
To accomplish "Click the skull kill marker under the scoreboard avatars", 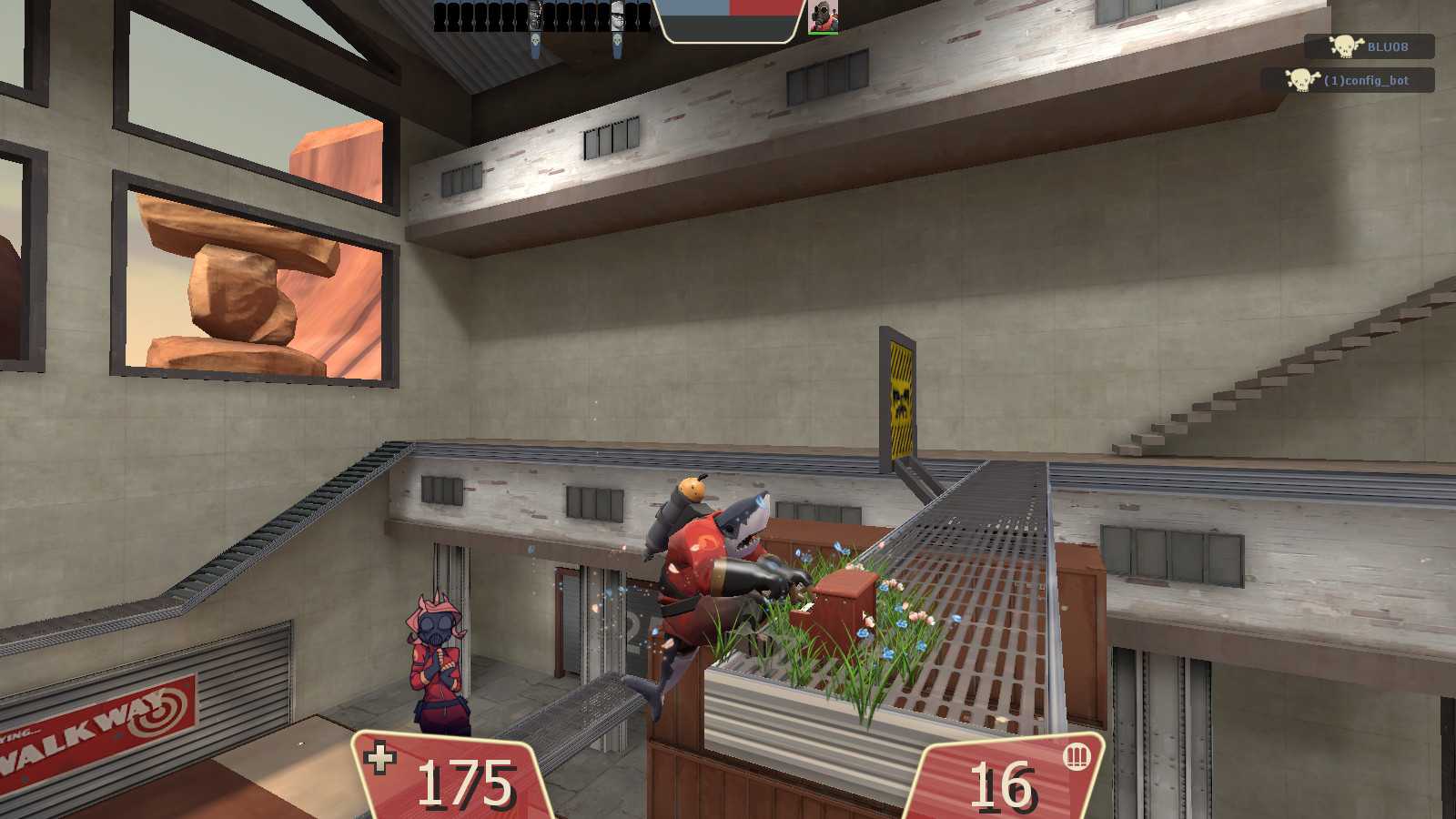I will [536, 41].
